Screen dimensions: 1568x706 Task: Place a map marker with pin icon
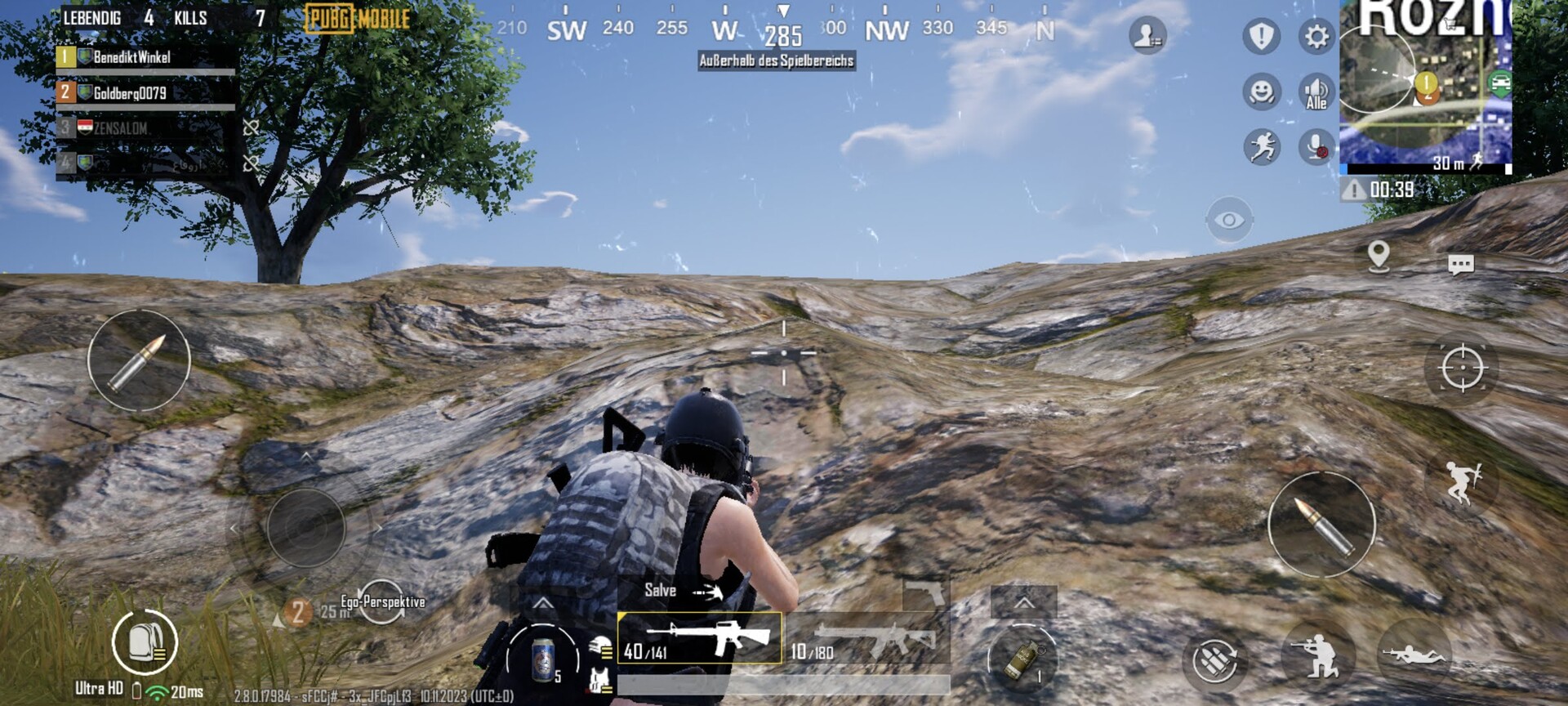(1379, 257)
